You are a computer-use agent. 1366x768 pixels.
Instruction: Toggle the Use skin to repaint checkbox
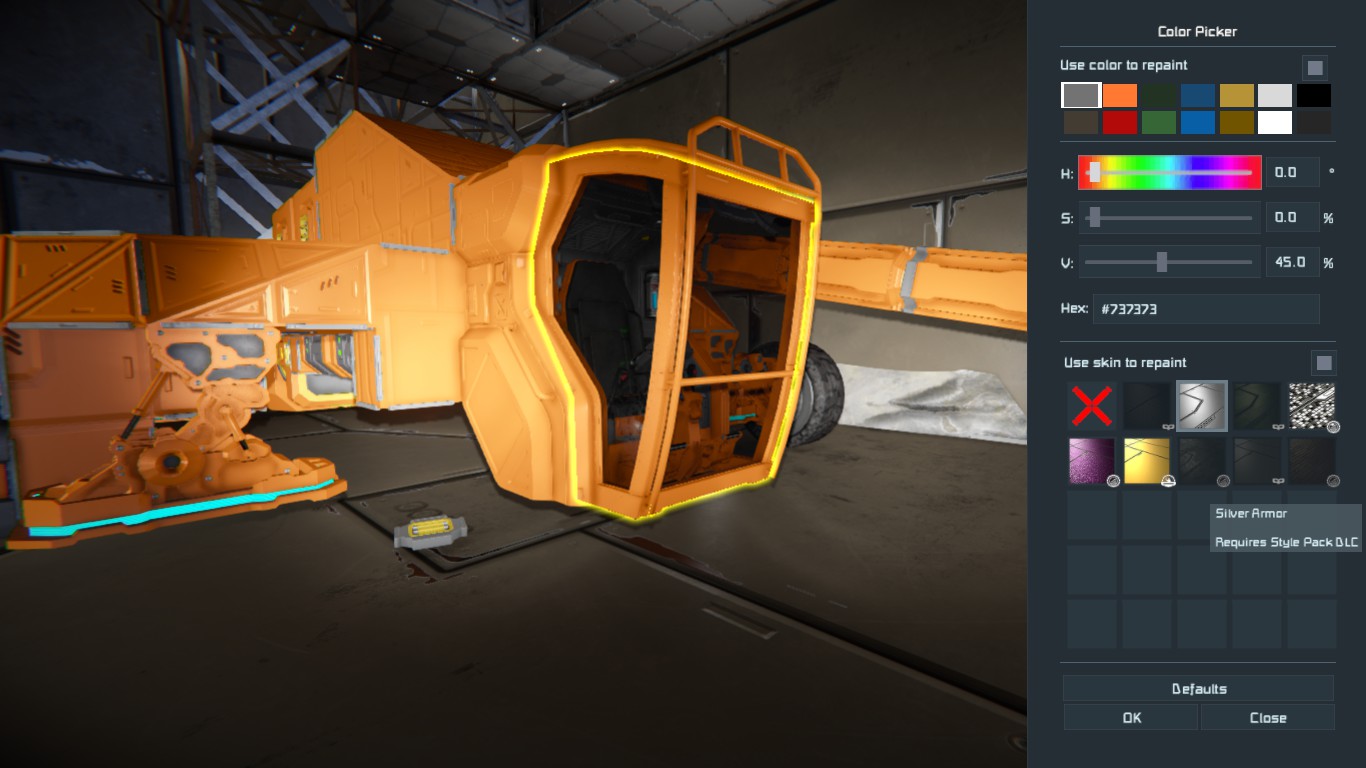[1323, 363]
